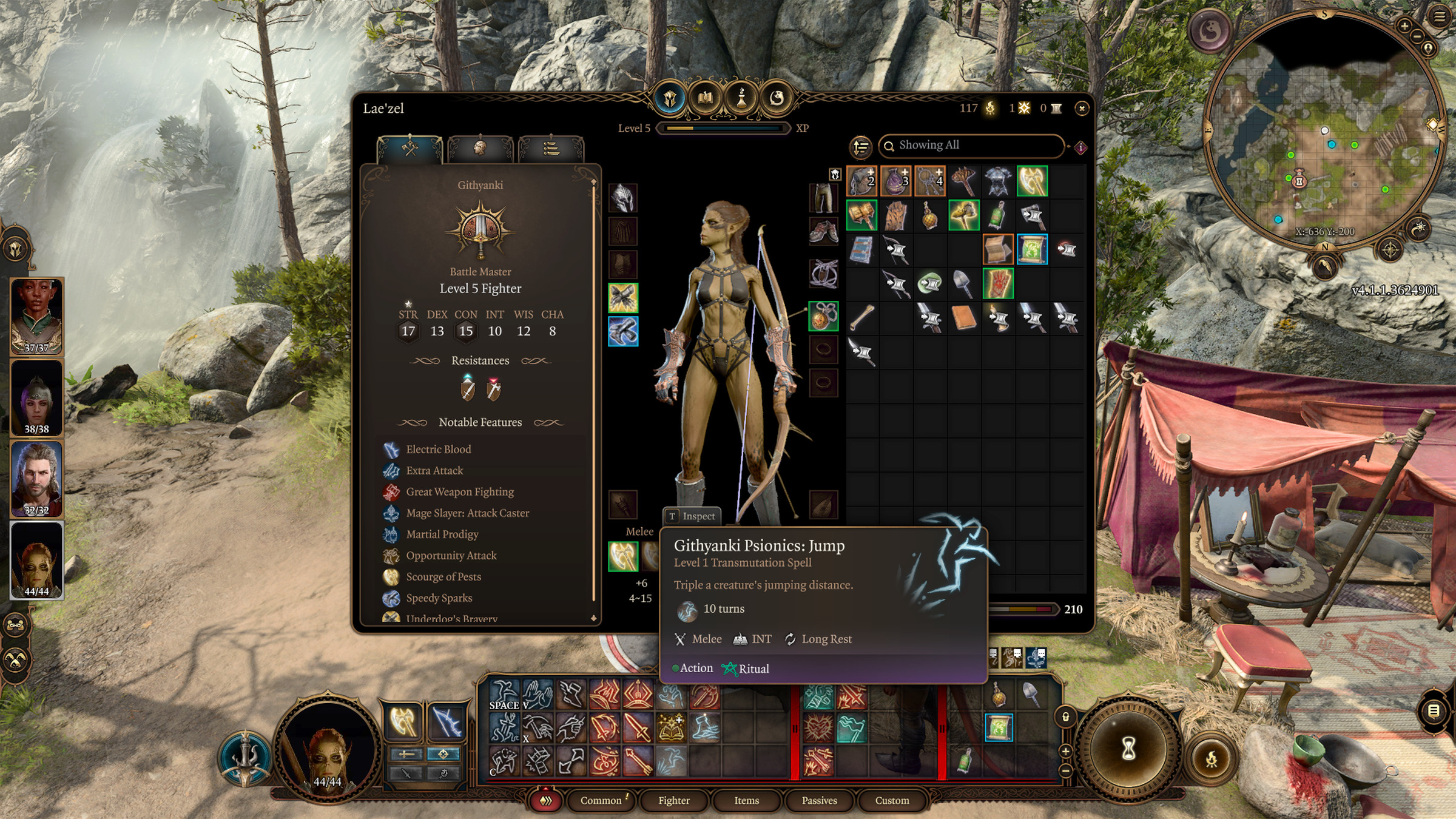
Task: Lock the hotbar with the padlock icon
Action: pos(1066,716)
